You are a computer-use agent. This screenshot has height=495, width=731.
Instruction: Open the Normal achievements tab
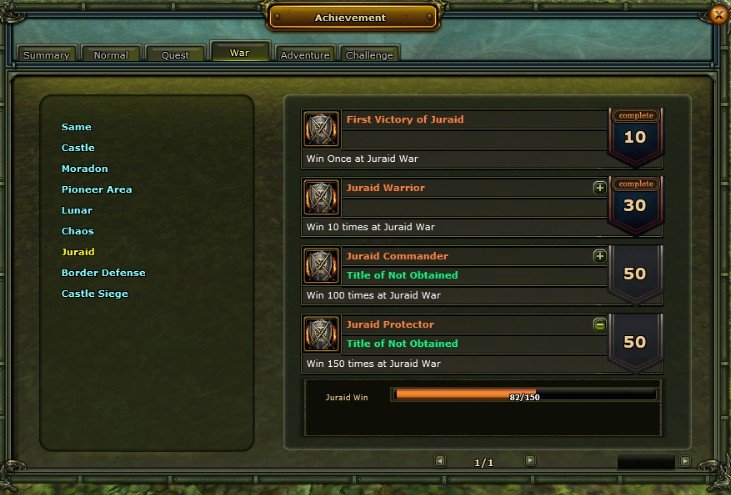[x=110, y=55]
